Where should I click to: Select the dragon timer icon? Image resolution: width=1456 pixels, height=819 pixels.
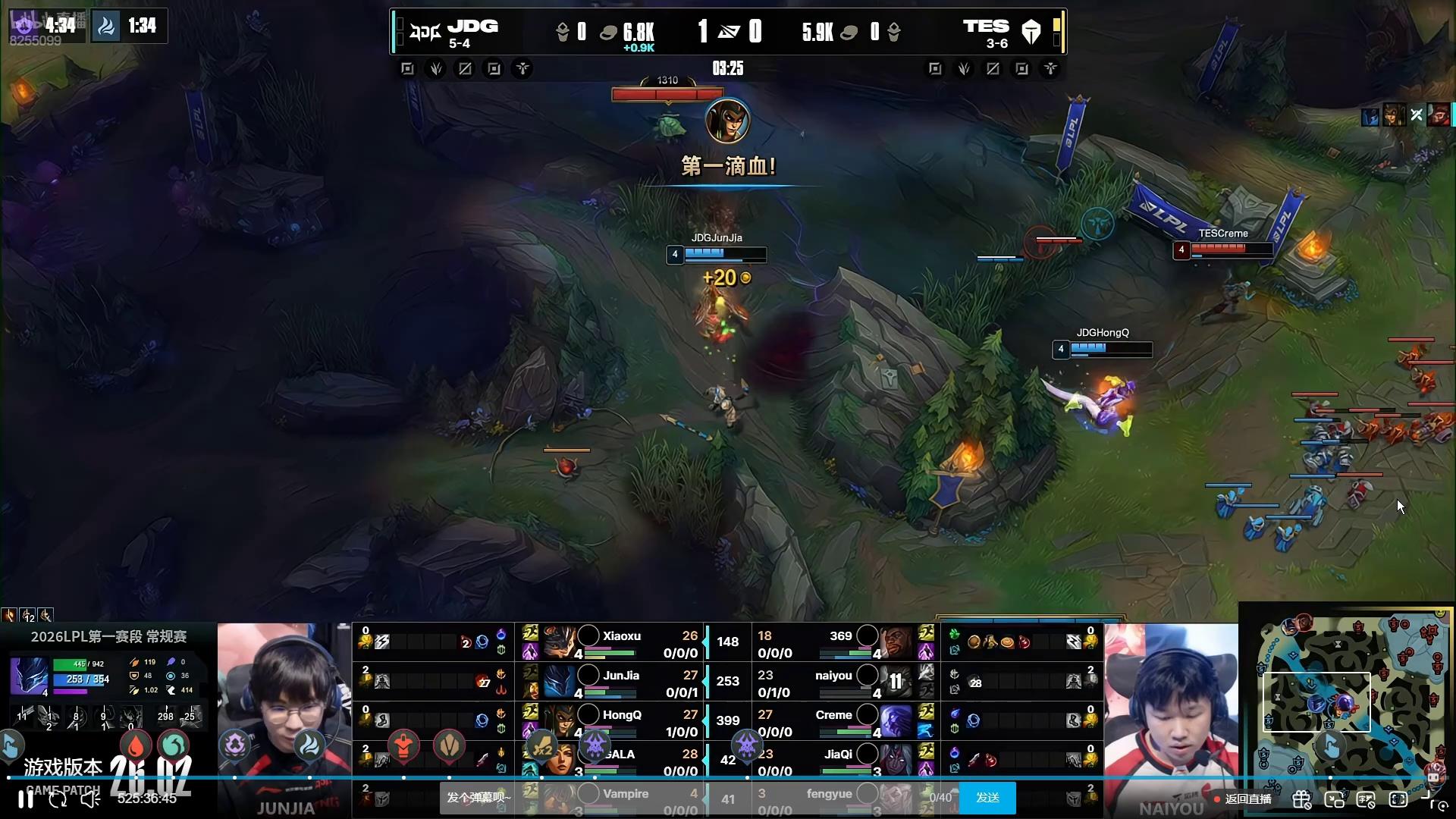point(106,27)
